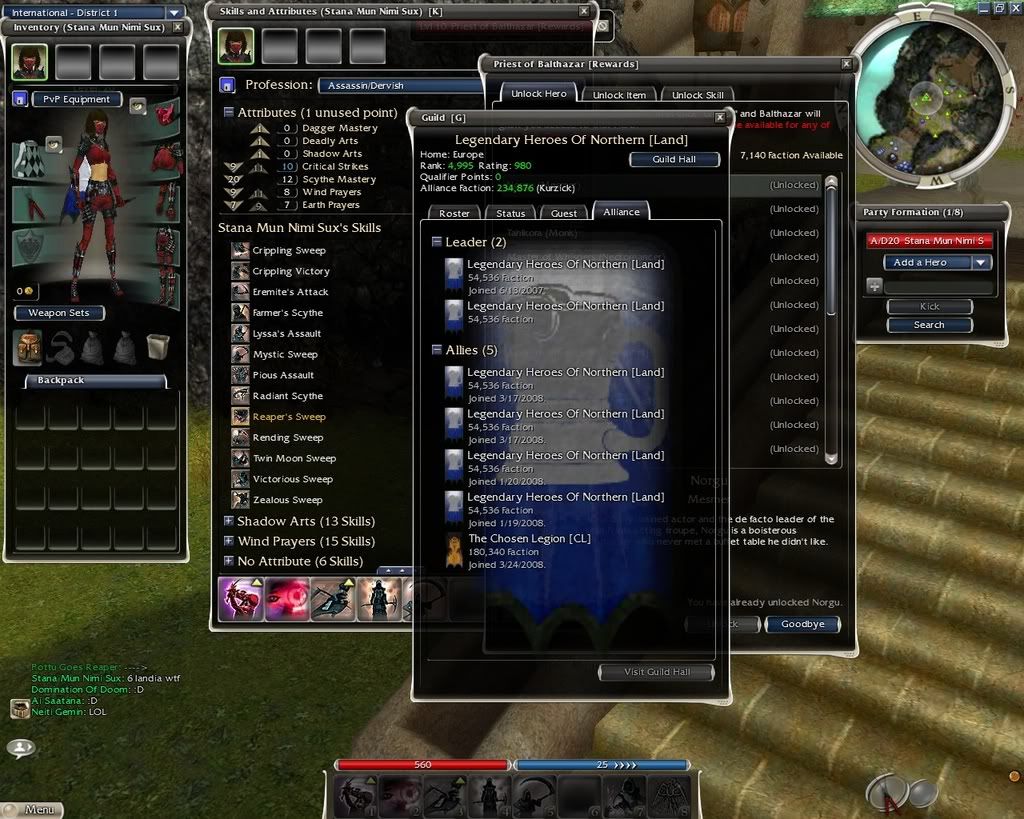
Task: Click Visit Guild Hall button
Action: point(656,672)
